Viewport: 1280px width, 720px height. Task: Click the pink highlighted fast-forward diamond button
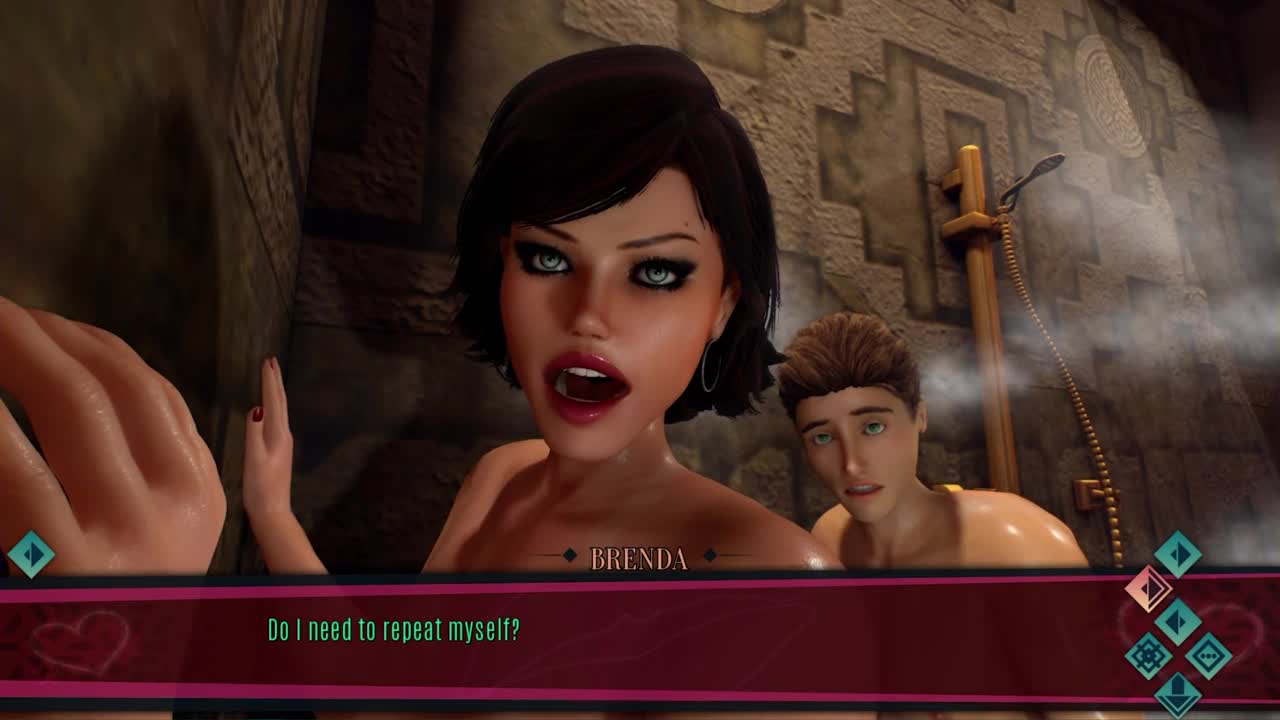(x=1148, y=588)
